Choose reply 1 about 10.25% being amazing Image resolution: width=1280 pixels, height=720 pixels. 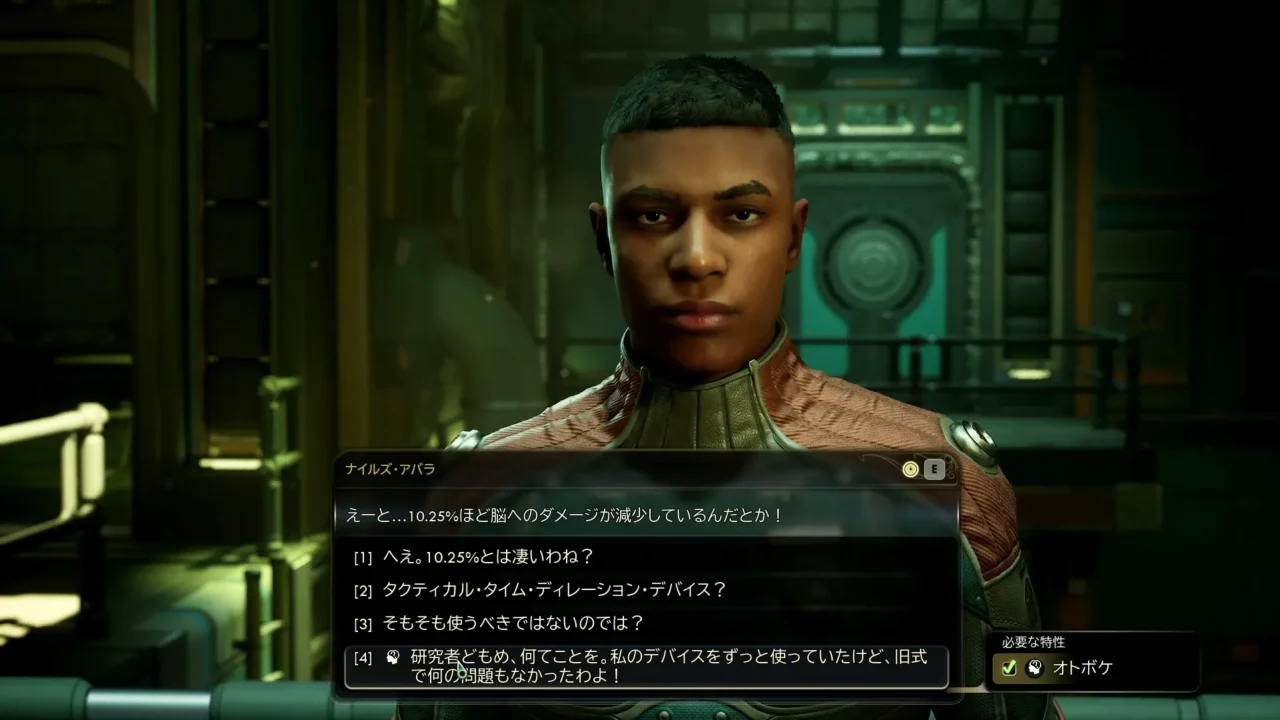(488, 556)
